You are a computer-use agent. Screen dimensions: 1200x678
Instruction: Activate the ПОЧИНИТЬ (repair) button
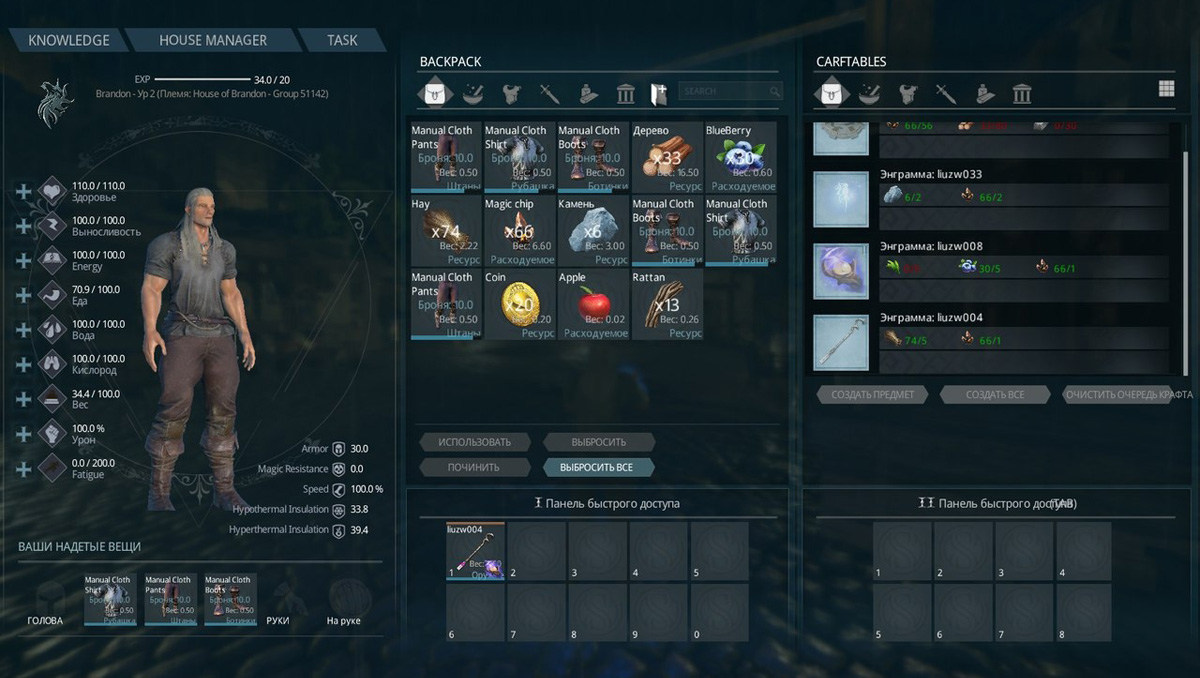point(472,467)
